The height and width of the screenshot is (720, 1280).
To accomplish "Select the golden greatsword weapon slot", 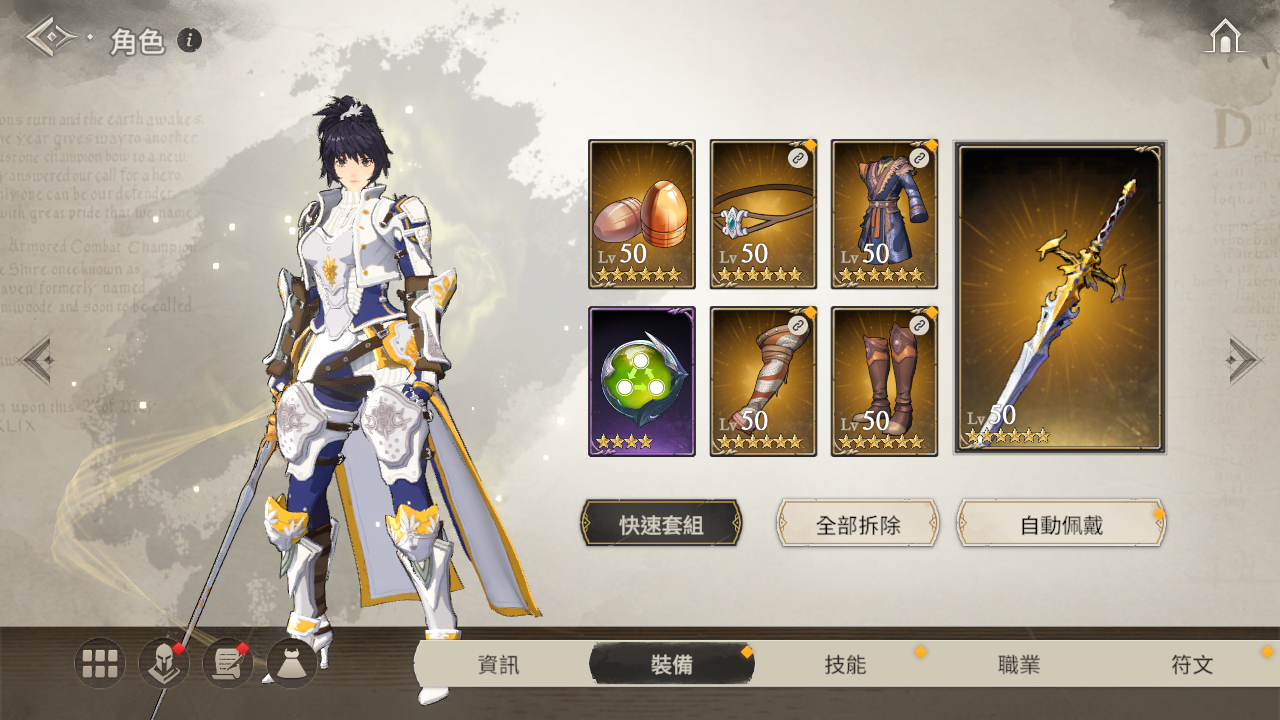I will [1060, 298].
